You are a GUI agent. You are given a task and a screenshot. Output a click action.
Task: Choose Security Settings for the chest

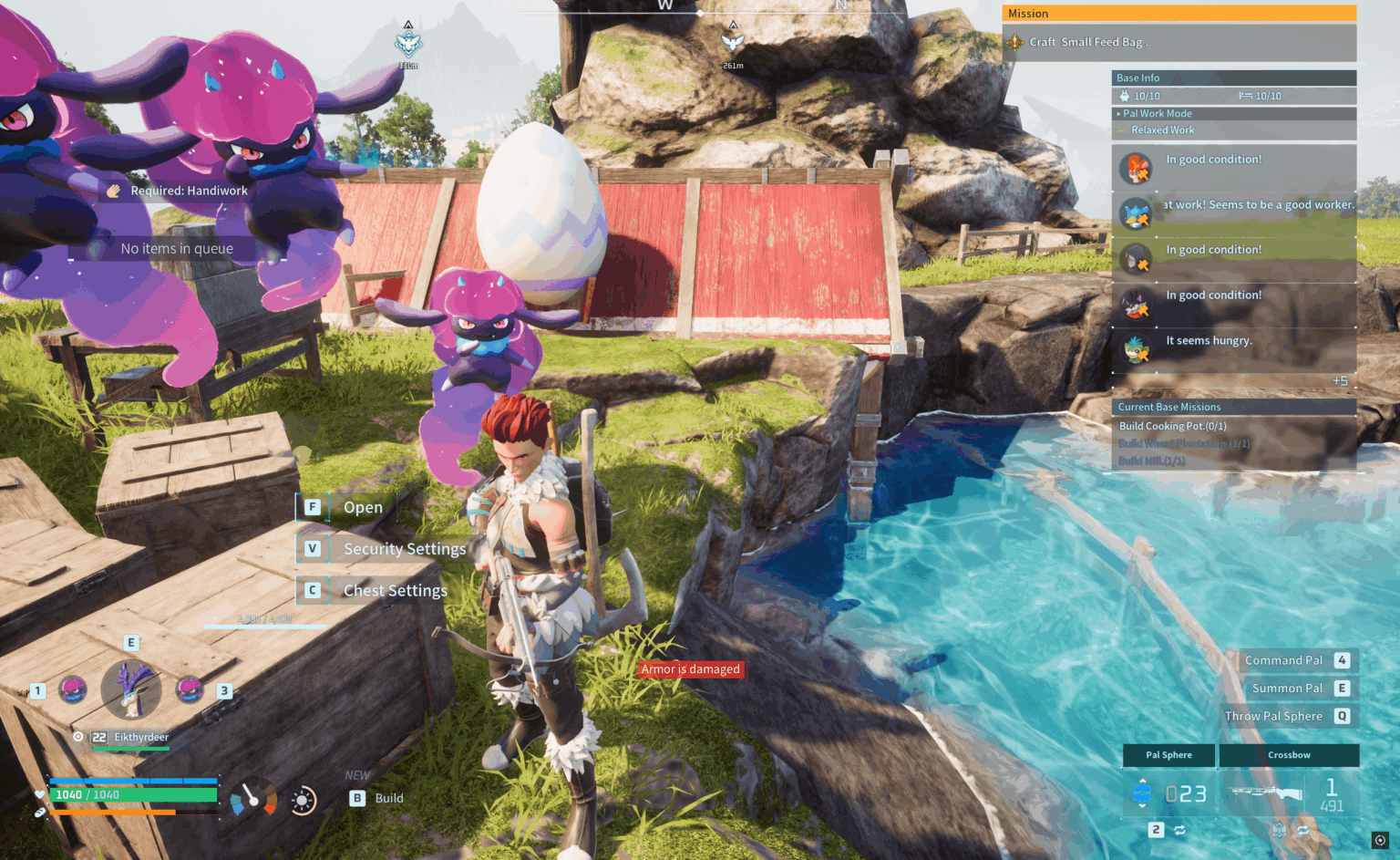(404, 549)
